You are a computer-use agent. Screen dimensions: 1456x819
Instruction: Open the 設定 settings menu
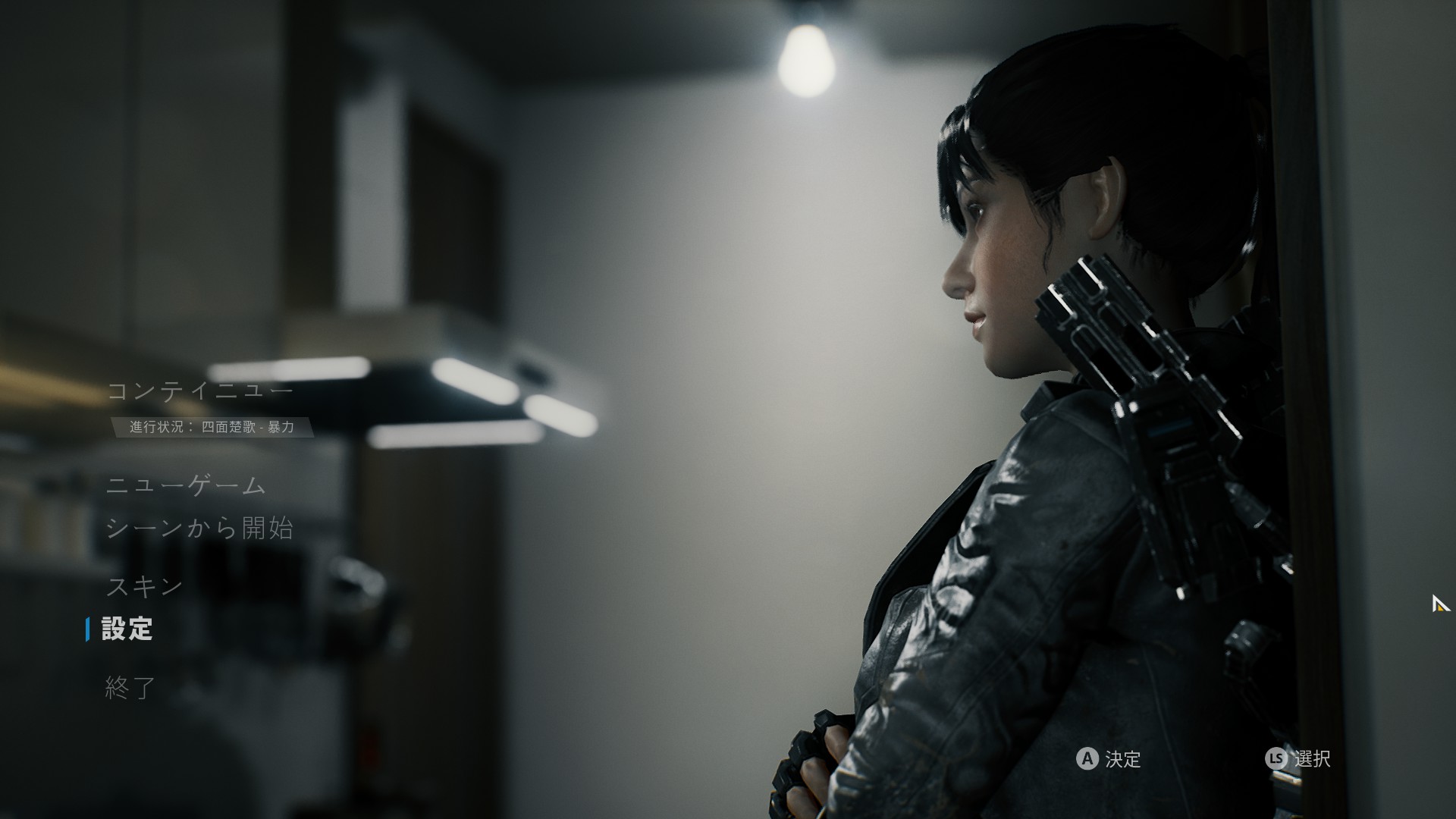click(127, 629)
